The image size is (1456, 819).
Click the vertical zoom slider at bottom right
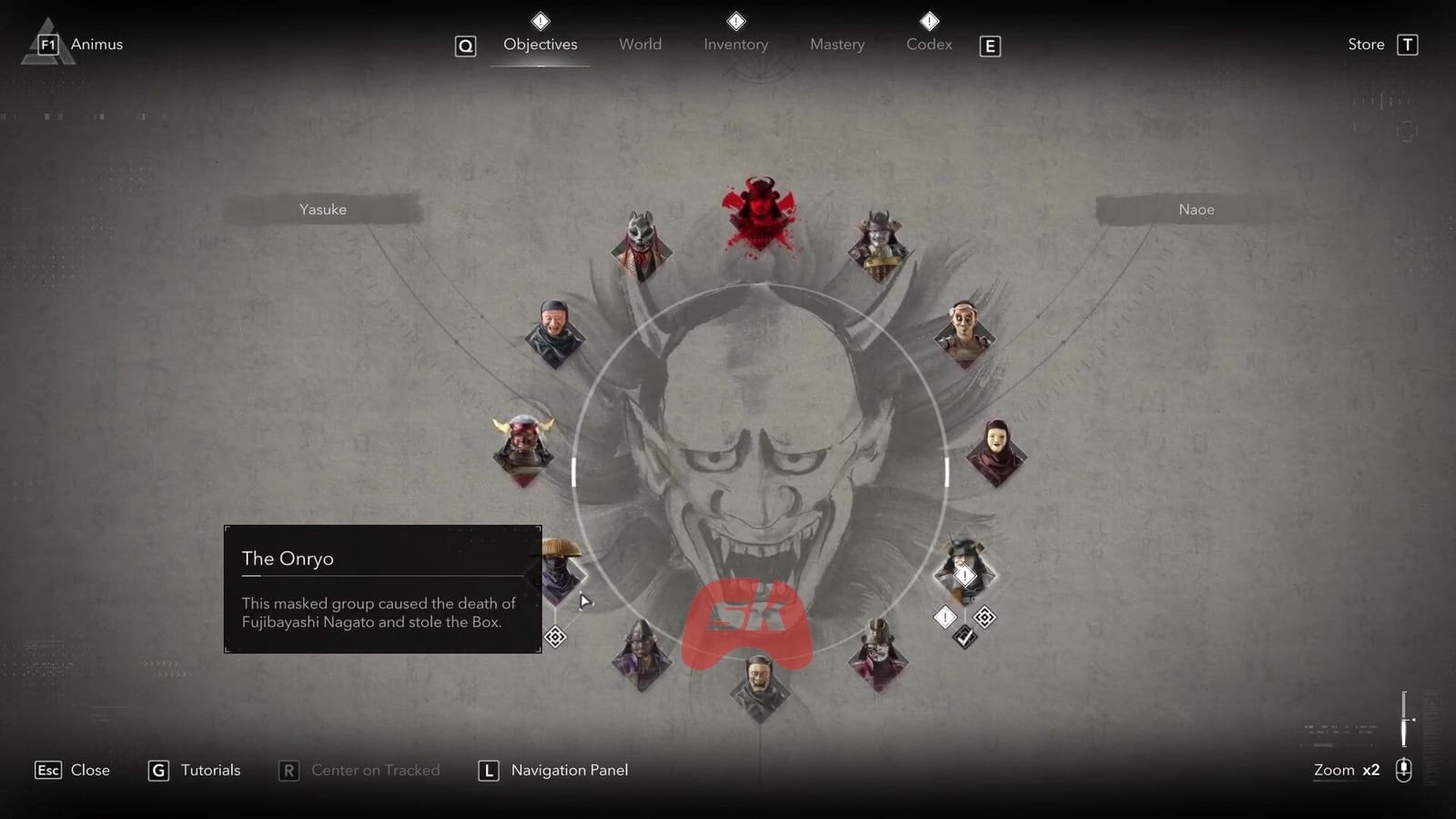pyautogui.click(x=1404, y=719)
